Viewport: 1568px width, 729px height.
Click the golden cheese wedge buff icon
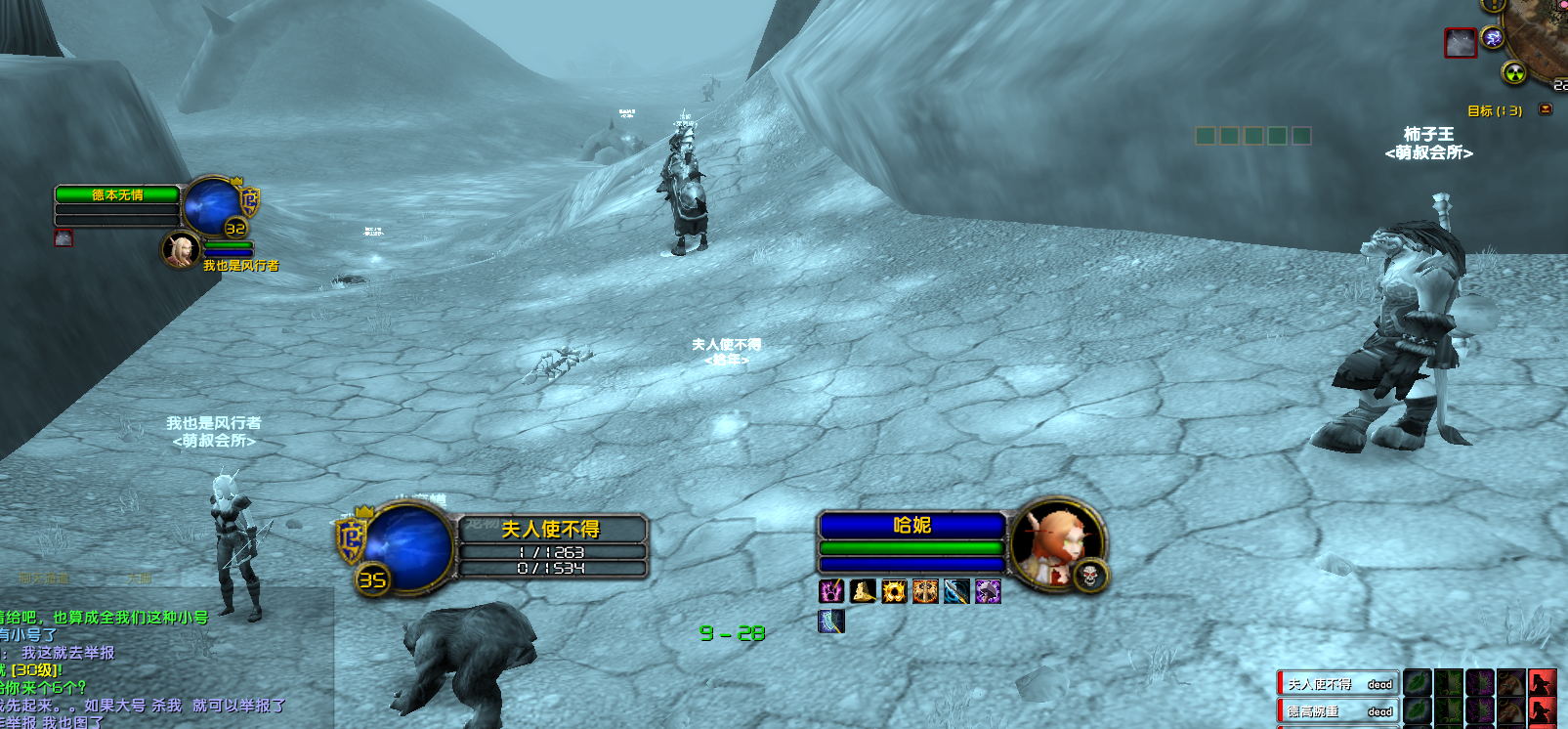click(x=863, y=591)
